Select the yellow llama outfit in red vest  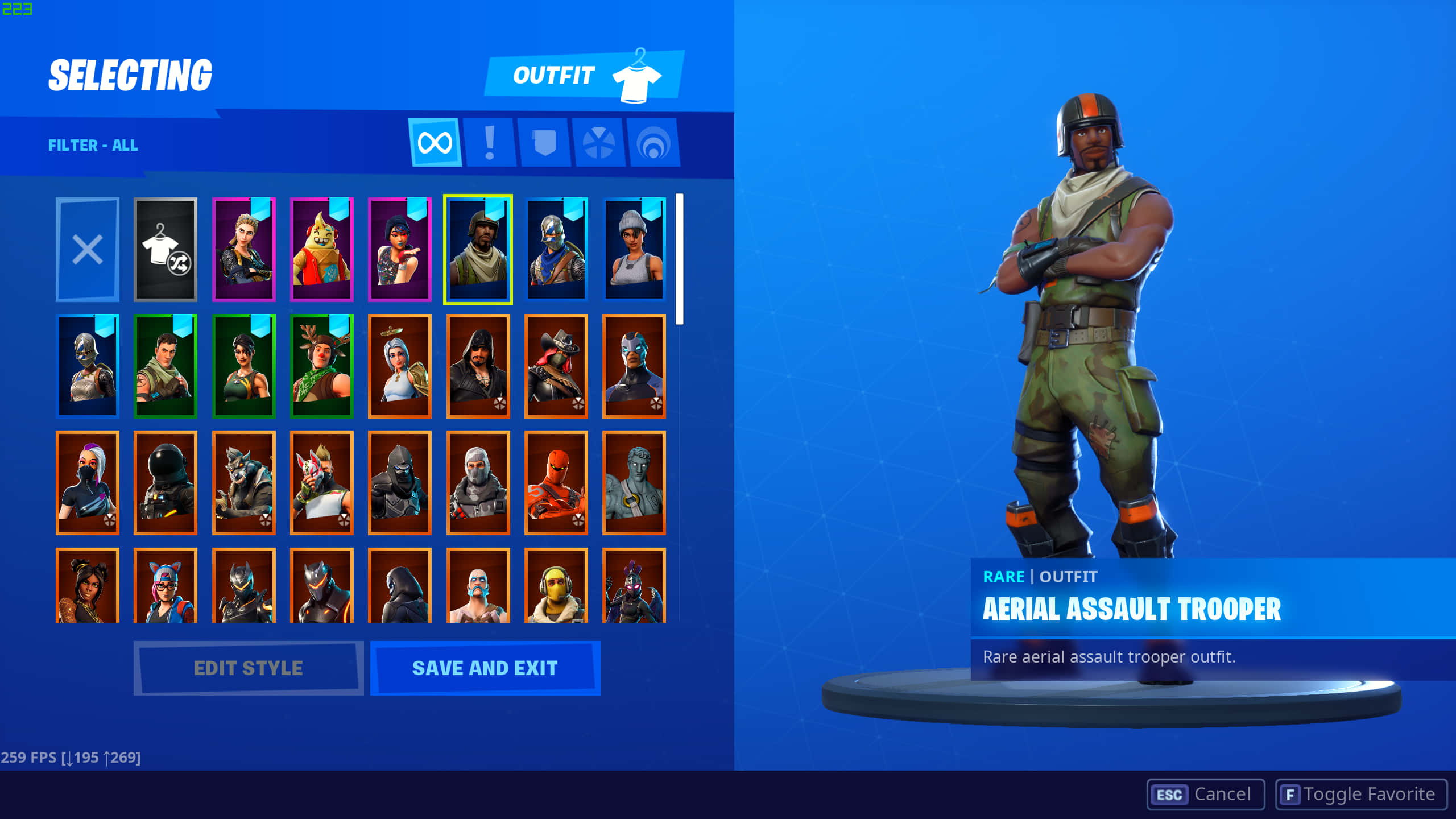coord(322,250)
